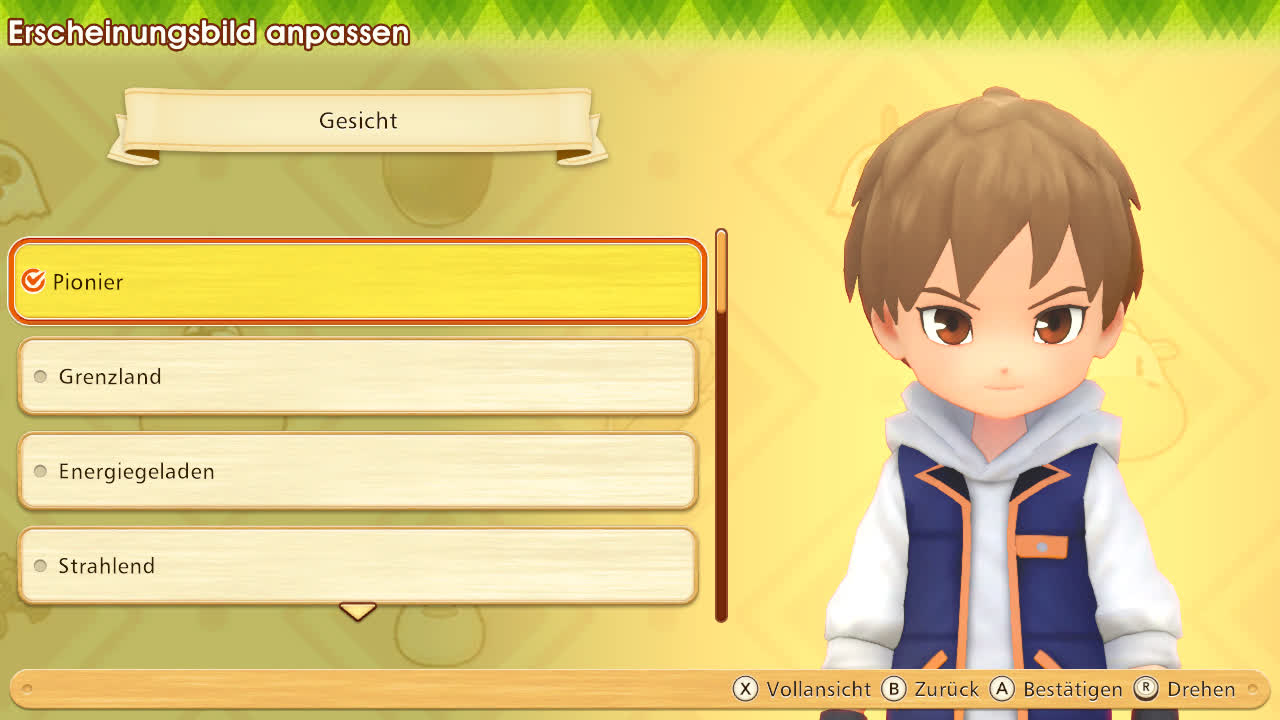This screenshot has height=720, width=1280.
Task: Select the Pionier face option
Action: 358,282
